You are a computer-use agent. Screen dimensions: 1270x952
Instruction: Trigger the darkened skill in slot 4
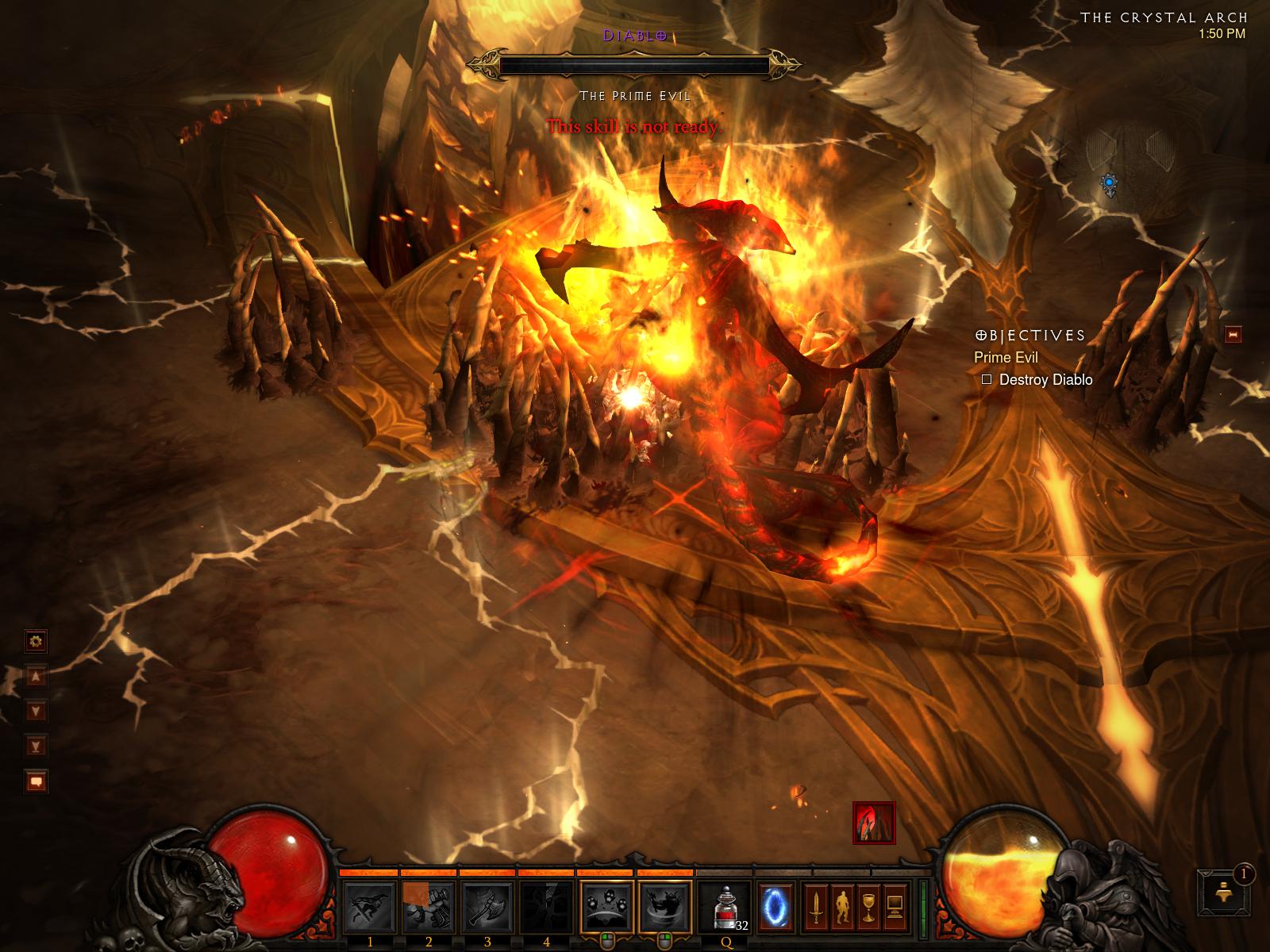546,906
